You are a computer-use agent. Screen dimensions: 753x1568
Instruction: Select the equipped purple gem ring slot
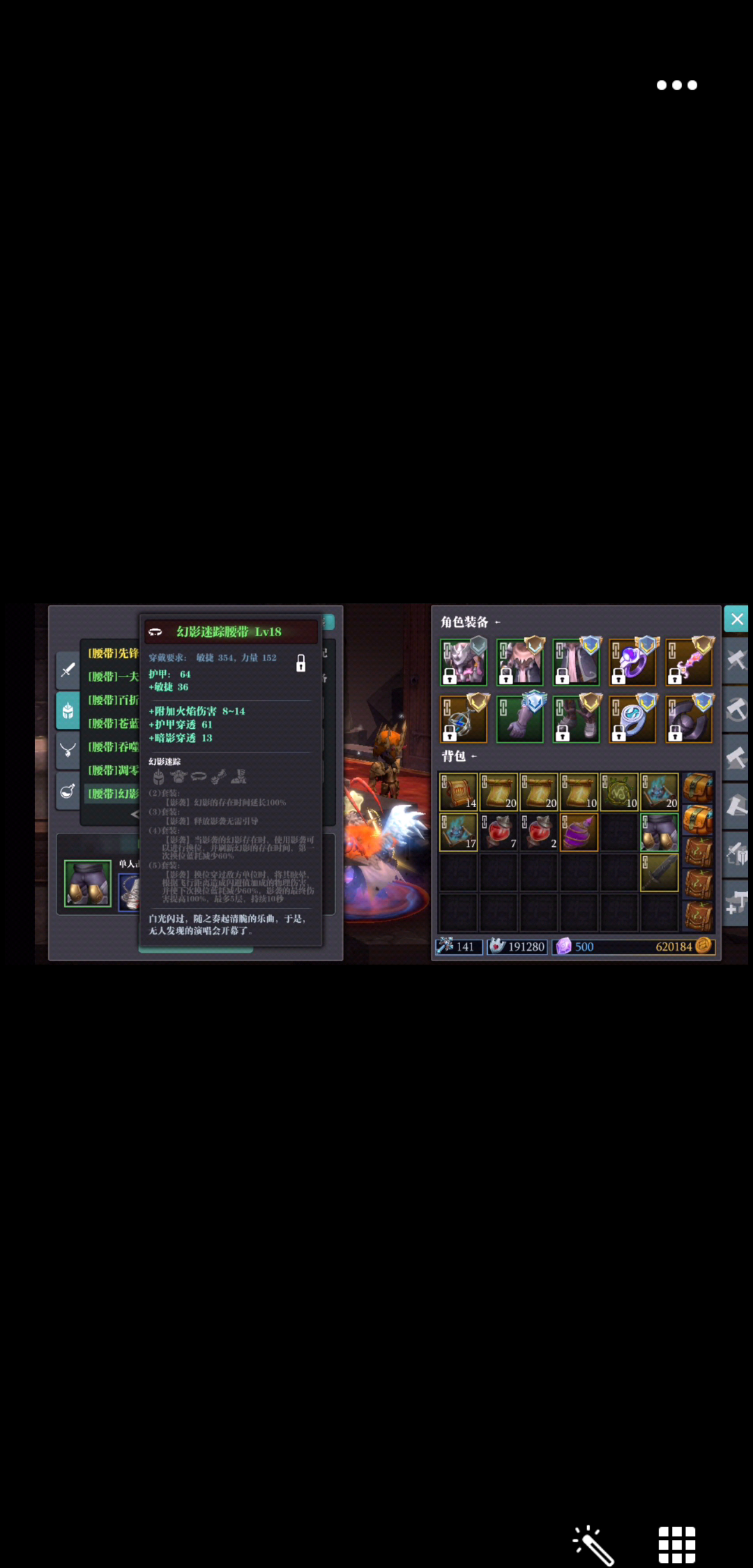(x=632, y=661)
